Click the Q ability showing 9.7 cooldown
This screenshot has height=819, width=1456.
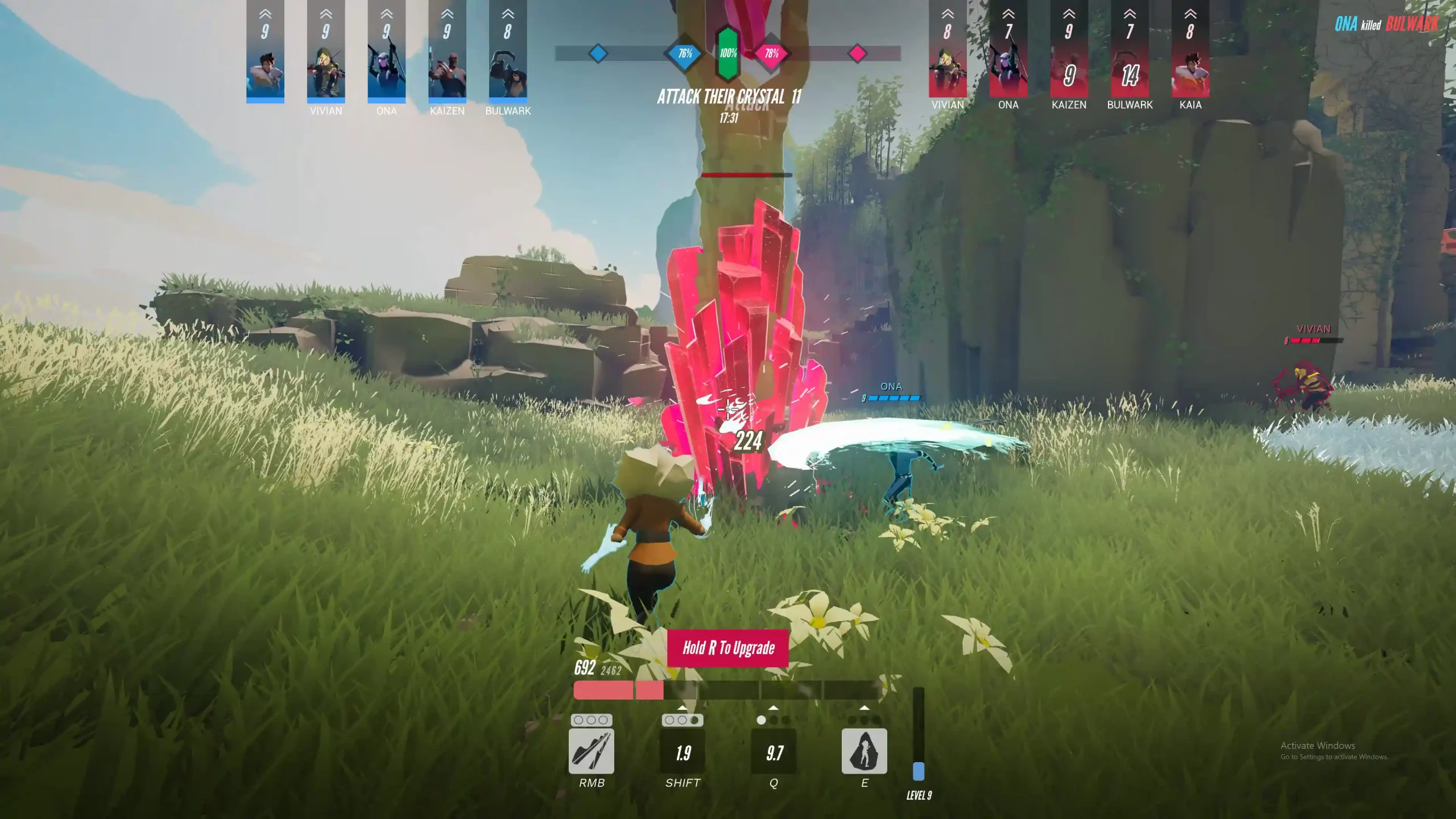pyautogui.click(x=773, y=752)
